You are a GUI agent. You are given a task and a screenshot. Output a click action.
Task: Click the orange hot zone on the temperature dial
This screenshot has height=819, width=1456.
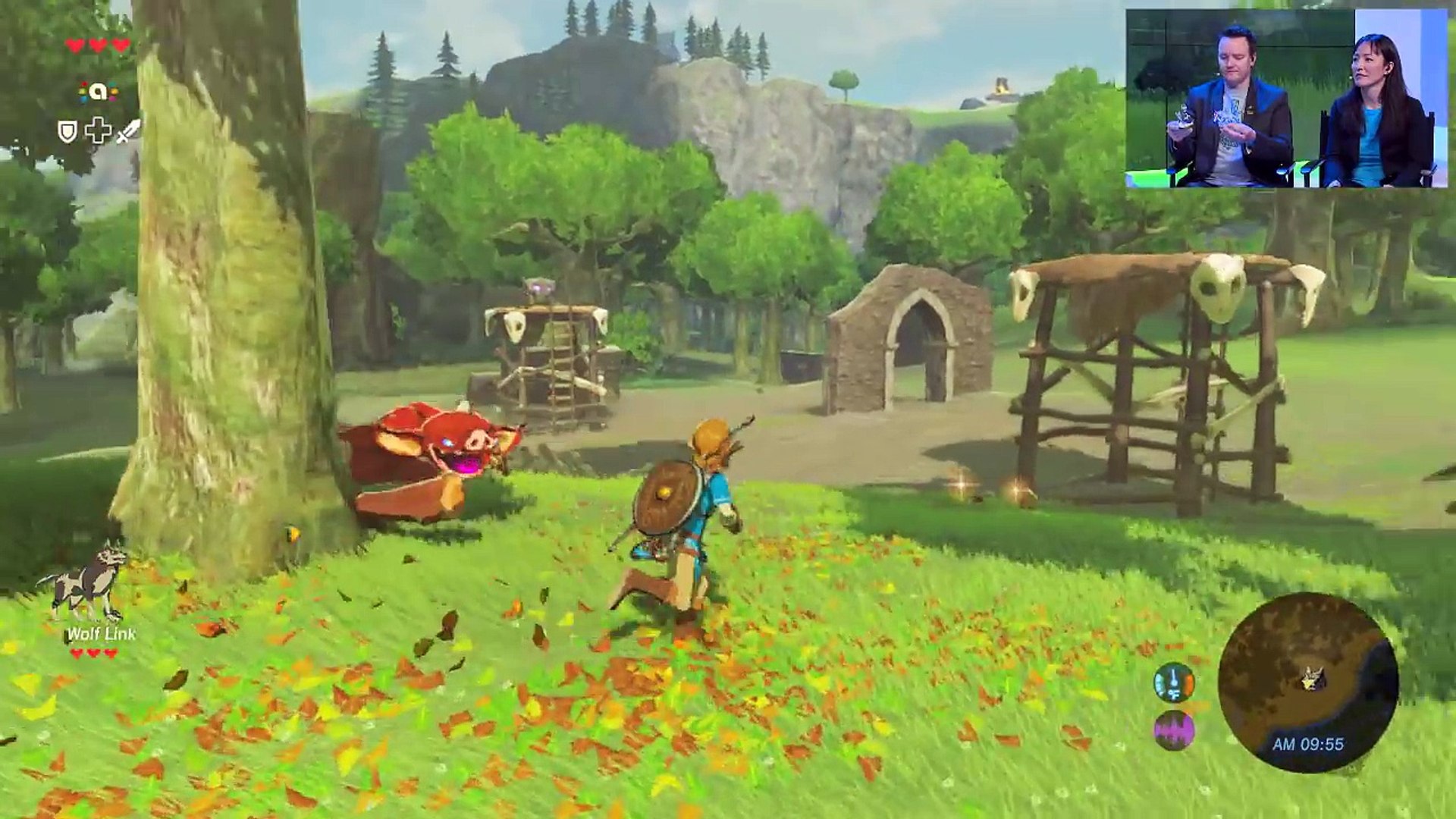[1189, 683]
